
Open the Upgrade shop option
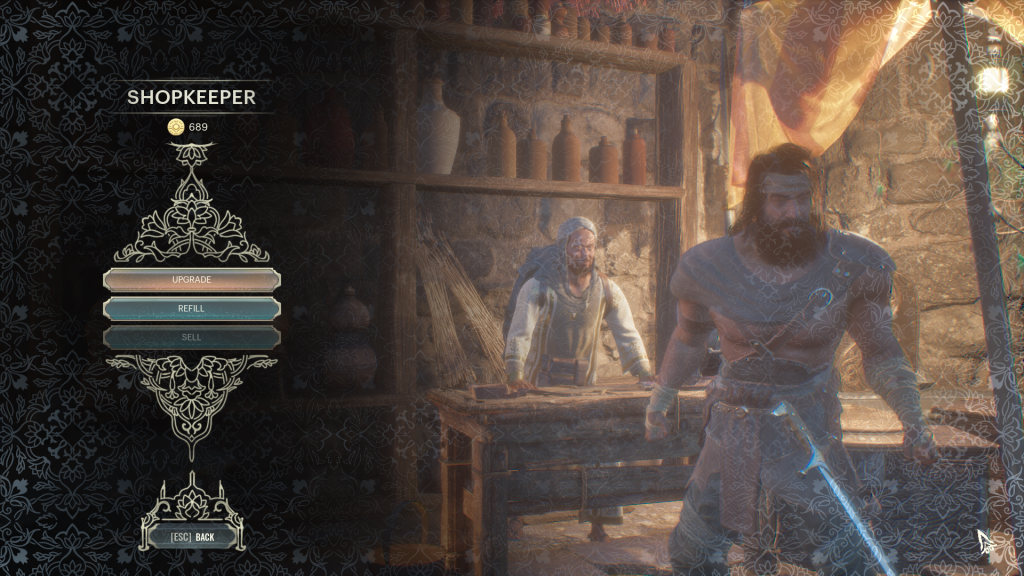tap(191, 280)
